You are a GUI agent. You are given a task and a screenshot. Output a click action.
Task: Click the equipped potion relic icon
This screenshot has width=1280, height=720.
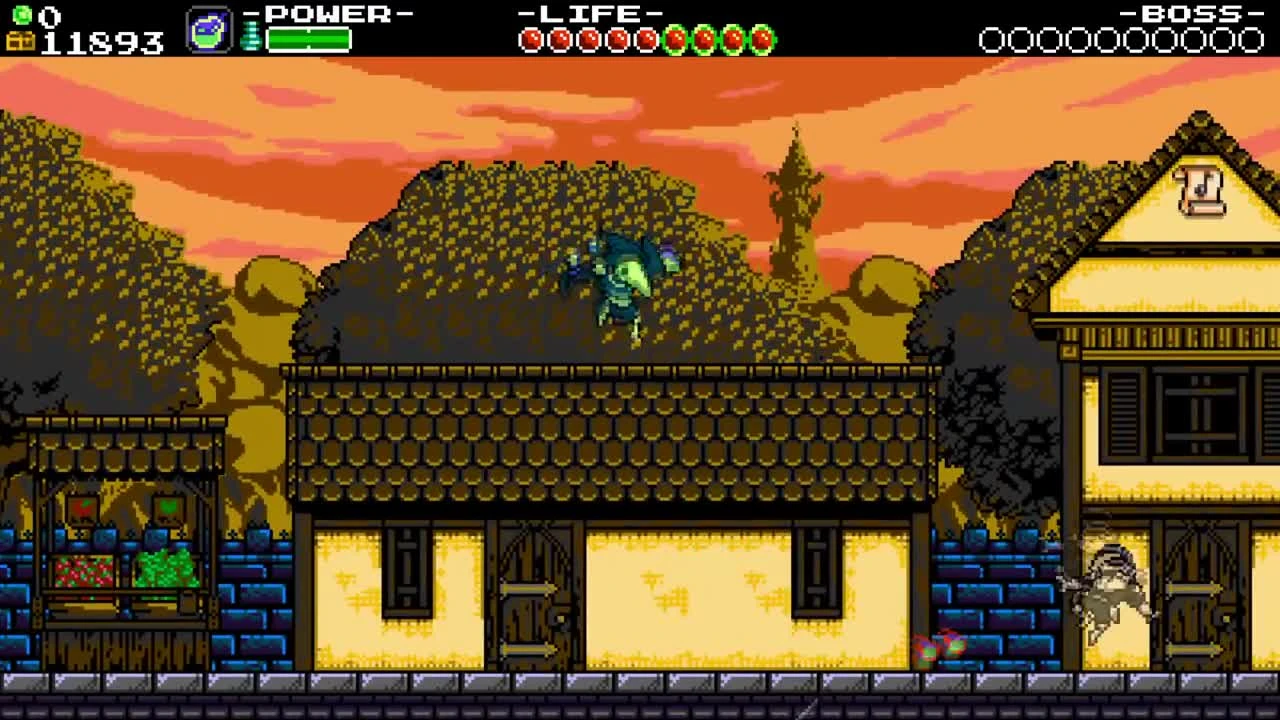(207, 30)
